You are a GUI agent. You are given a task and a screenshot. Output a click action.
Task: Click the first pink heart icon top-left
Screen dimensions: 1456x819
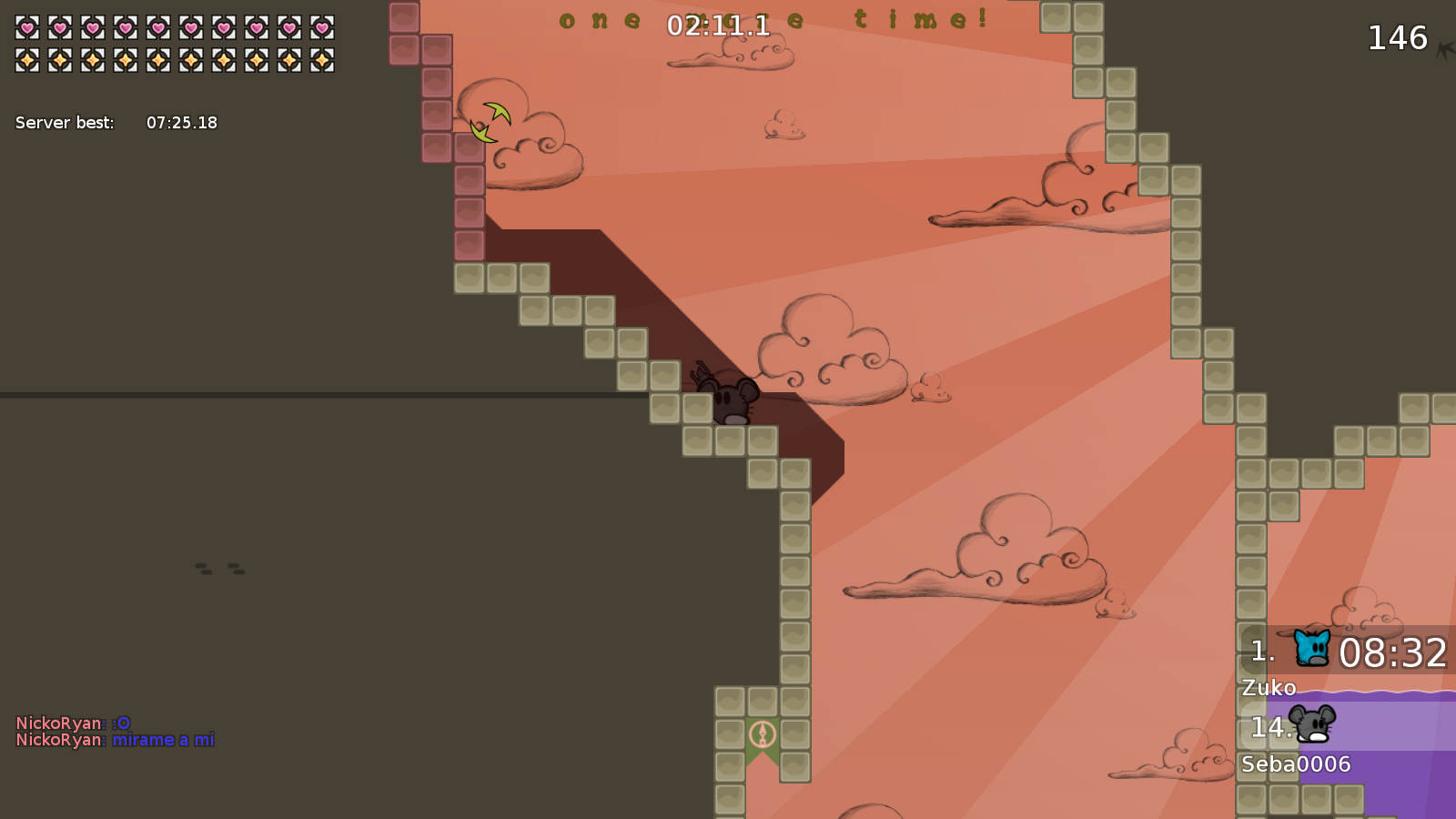[x=26, y=26]
